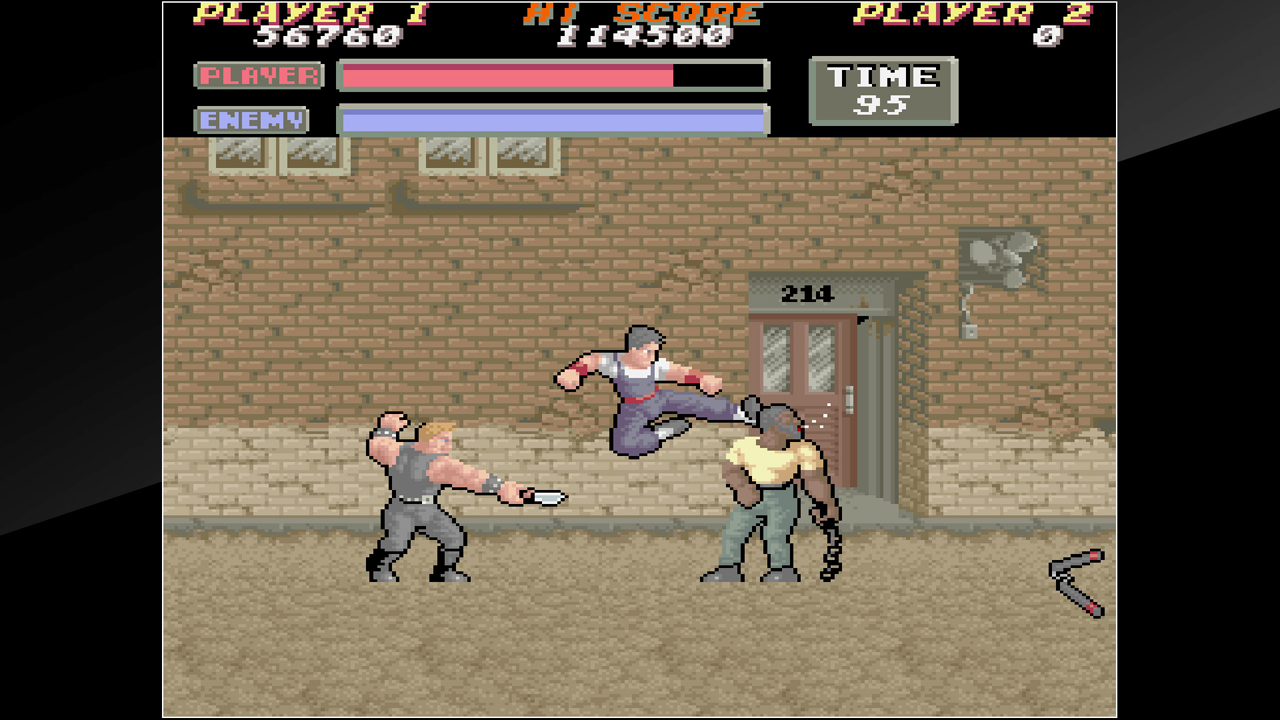Toggle the PLAYER label next to the health bar

tap(258, 75)
